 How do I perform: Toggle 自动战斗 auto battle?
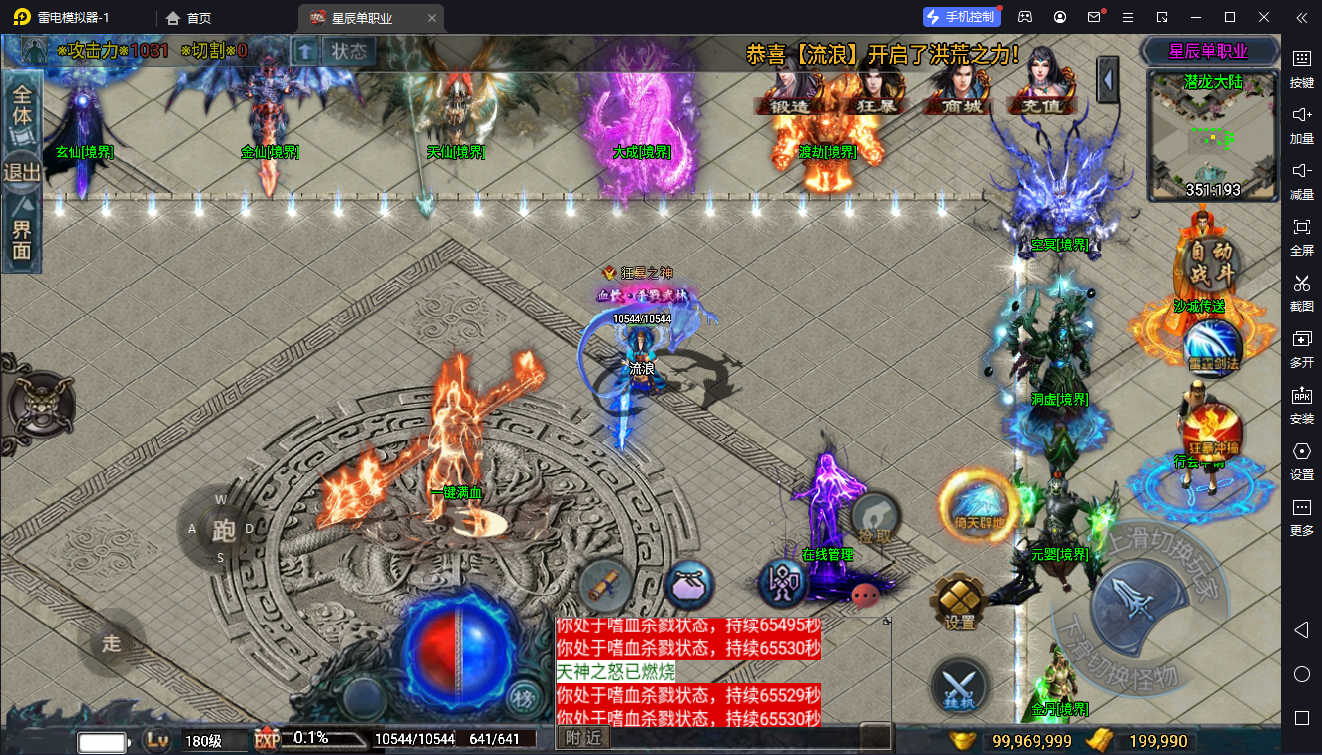pyautogui.click(x=1209, y=262)
